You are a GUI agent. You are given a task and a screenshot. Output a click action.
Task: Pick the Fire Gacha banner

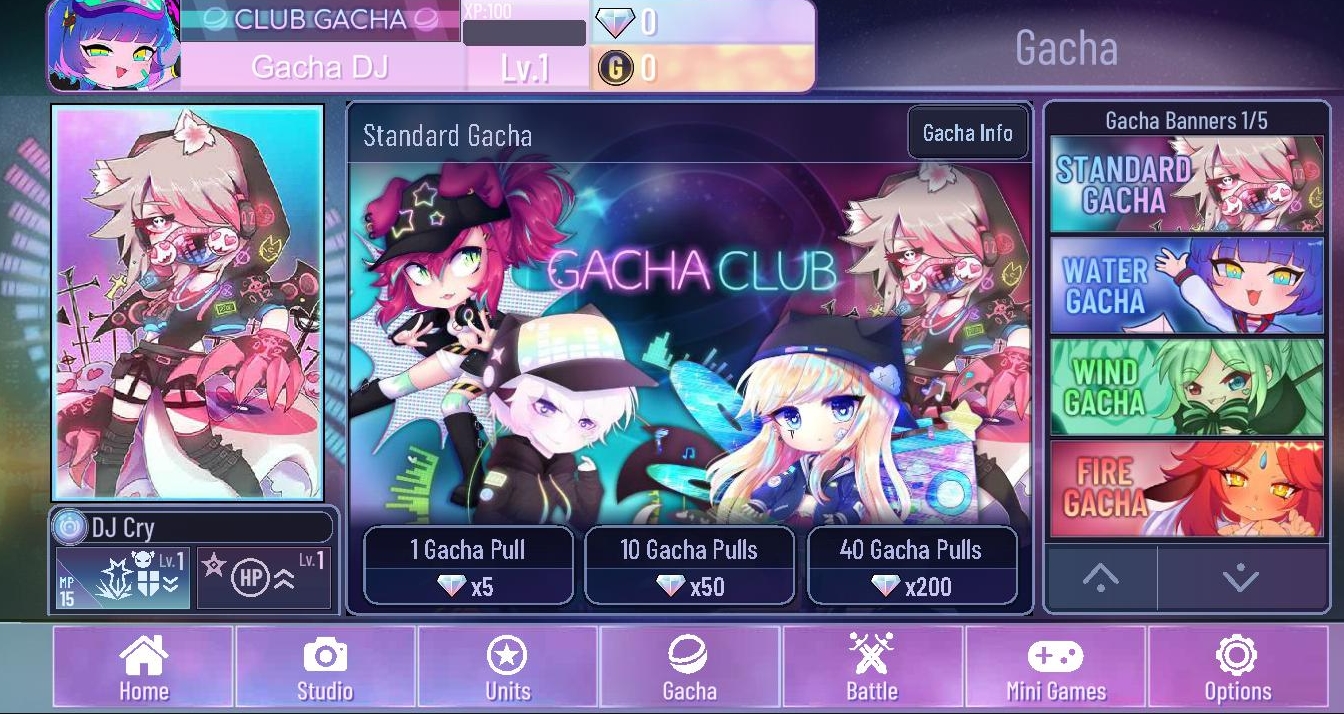click(1186, 489)
